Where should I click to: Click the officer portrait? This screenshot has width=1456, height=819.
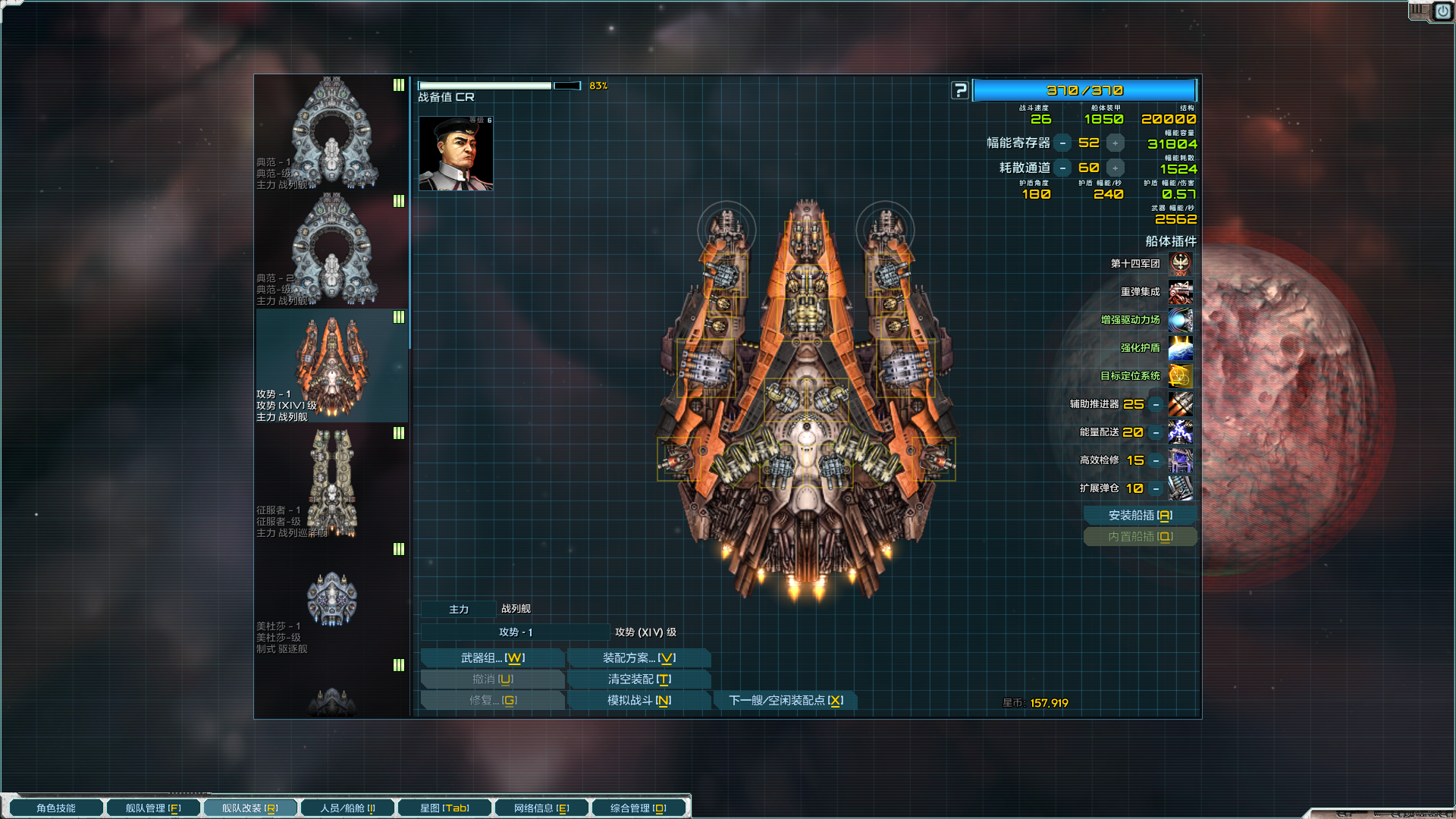[x=456, y=153]
